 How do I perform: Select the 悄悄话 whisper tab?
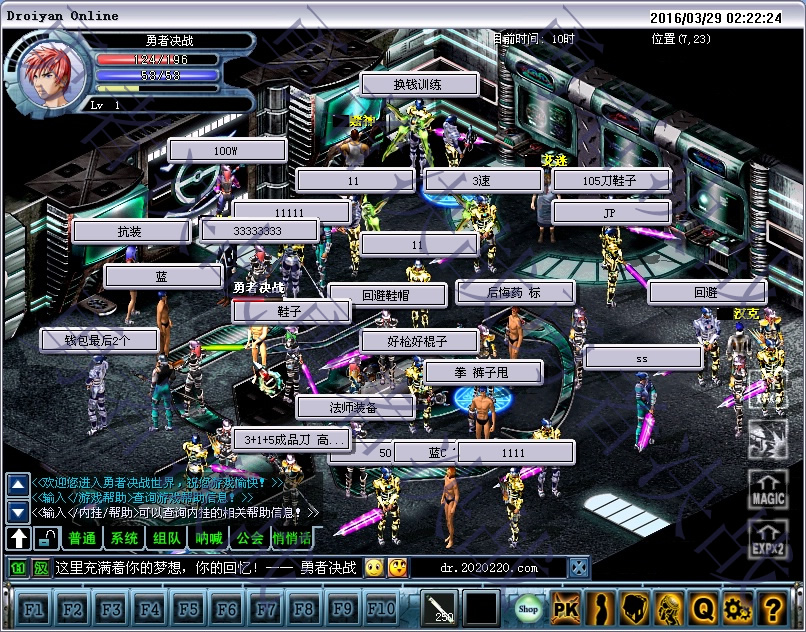(291, 539)
